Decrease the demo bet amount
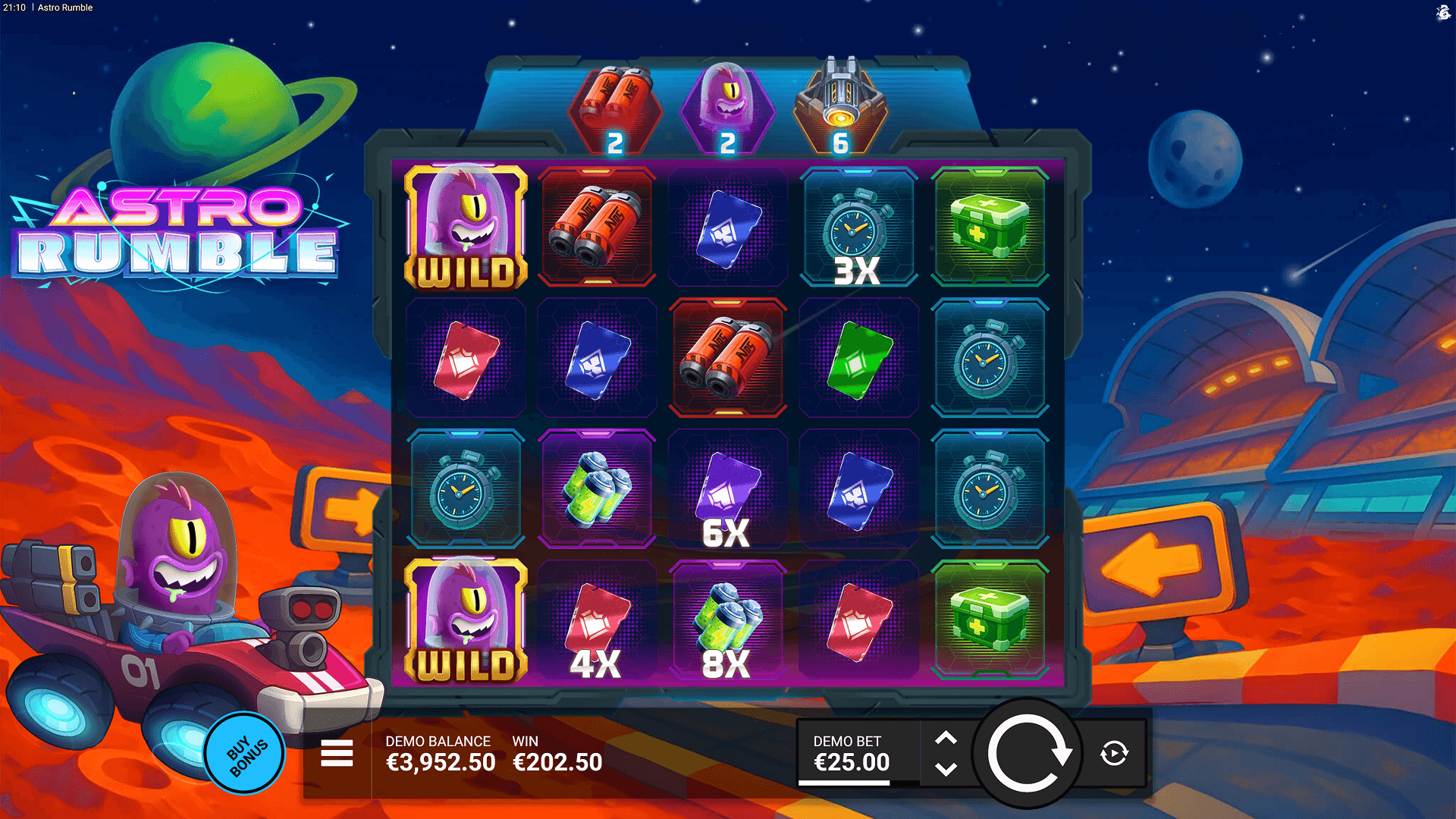This screenshot has width=1456, height=819. click(x=946, y=770)
